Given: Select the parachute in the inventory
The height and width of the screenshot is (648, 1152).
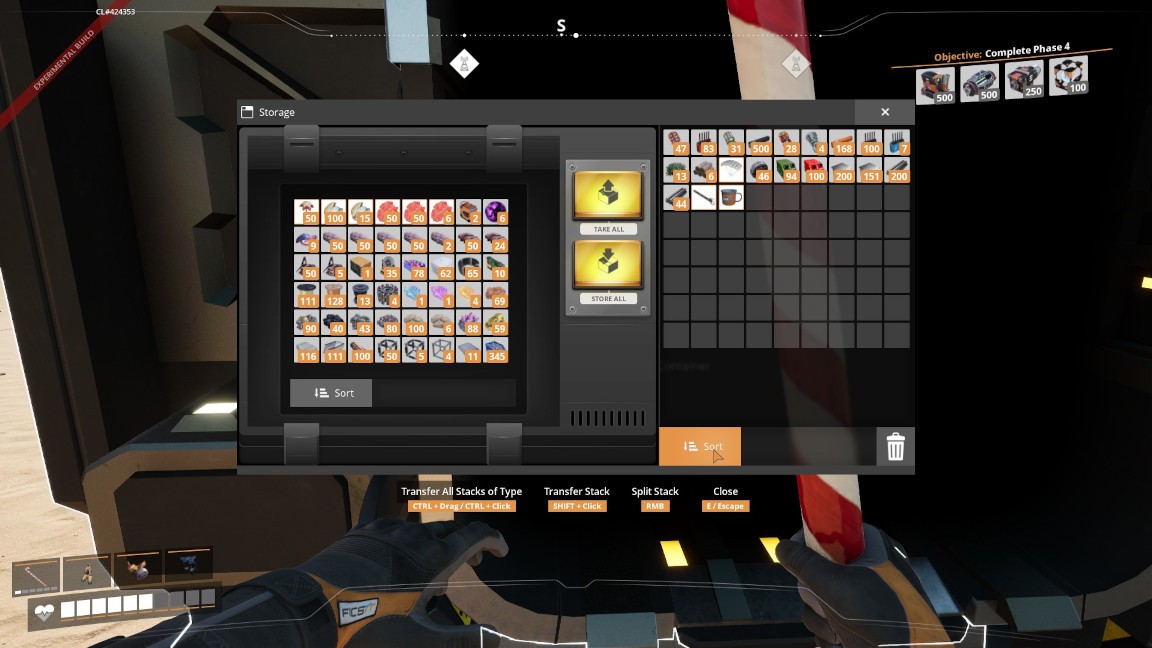Looking at the screenshot, I should coord(731,170).
